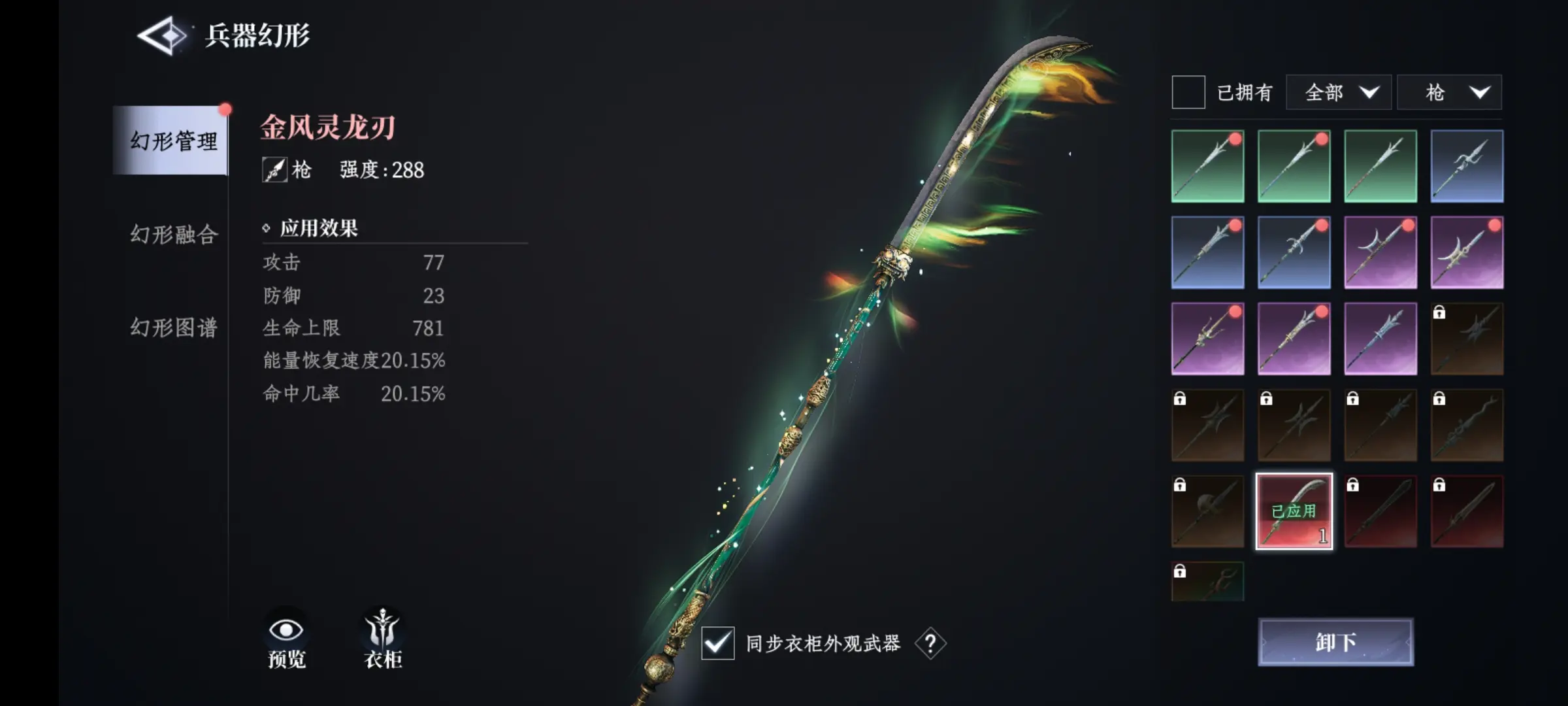
Task: Select the first green-quality spear thumbnail
Action: pyautogui.click(x=1207, y=165)
